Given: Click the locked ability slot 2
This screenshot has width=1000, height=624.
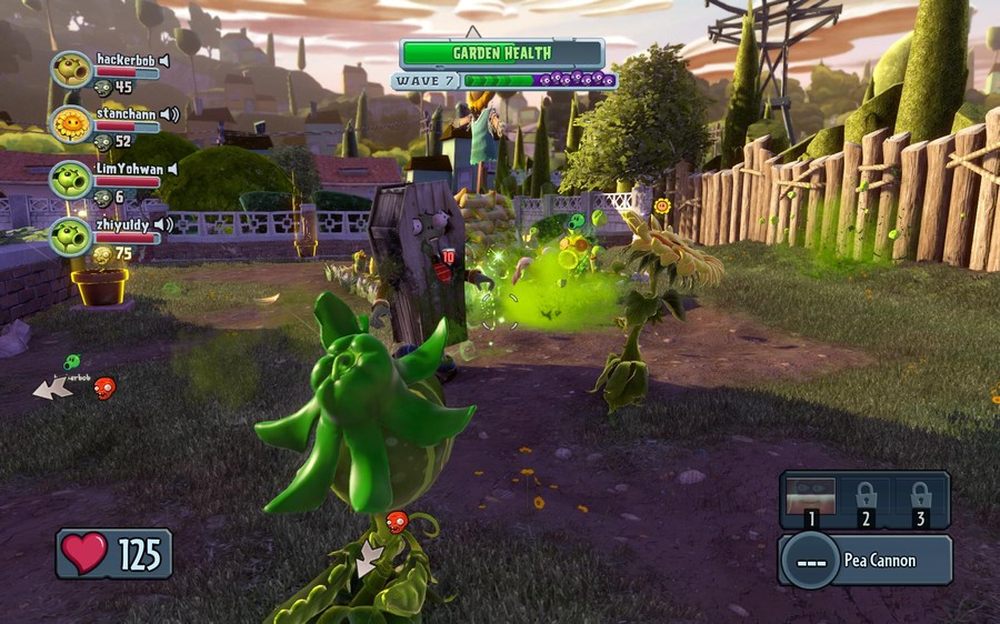Looking at the screenshot, I should (866, 500).
